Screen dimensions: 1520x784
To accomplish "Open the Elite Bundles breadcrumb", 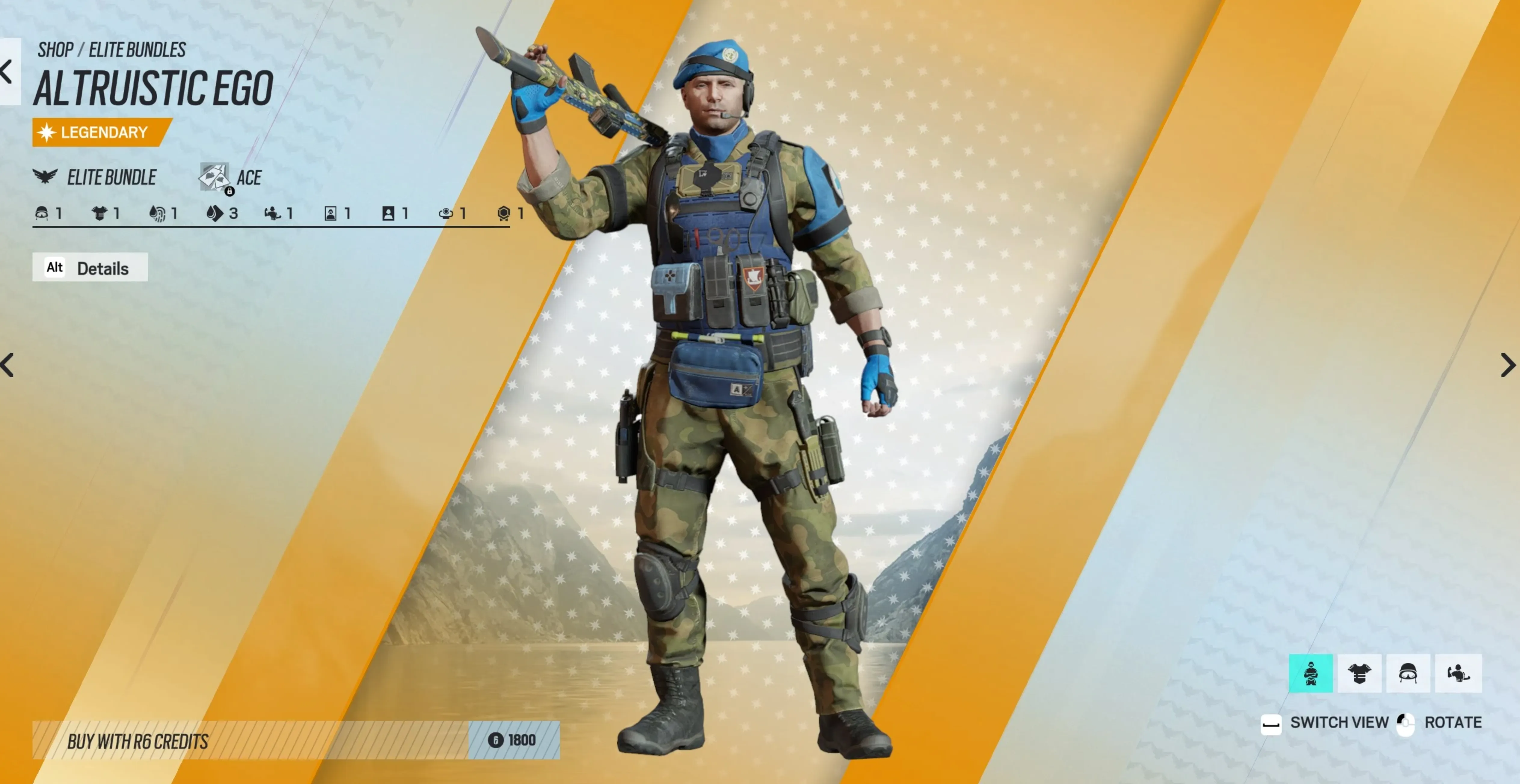I will (137, 50).
